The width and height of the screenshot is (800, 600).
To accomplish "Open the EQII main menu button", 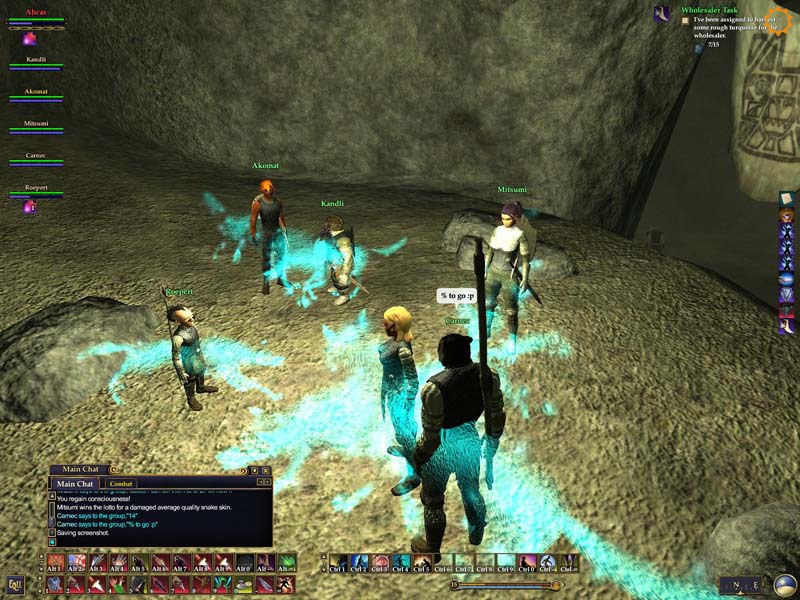I will [x=15, y=584].
